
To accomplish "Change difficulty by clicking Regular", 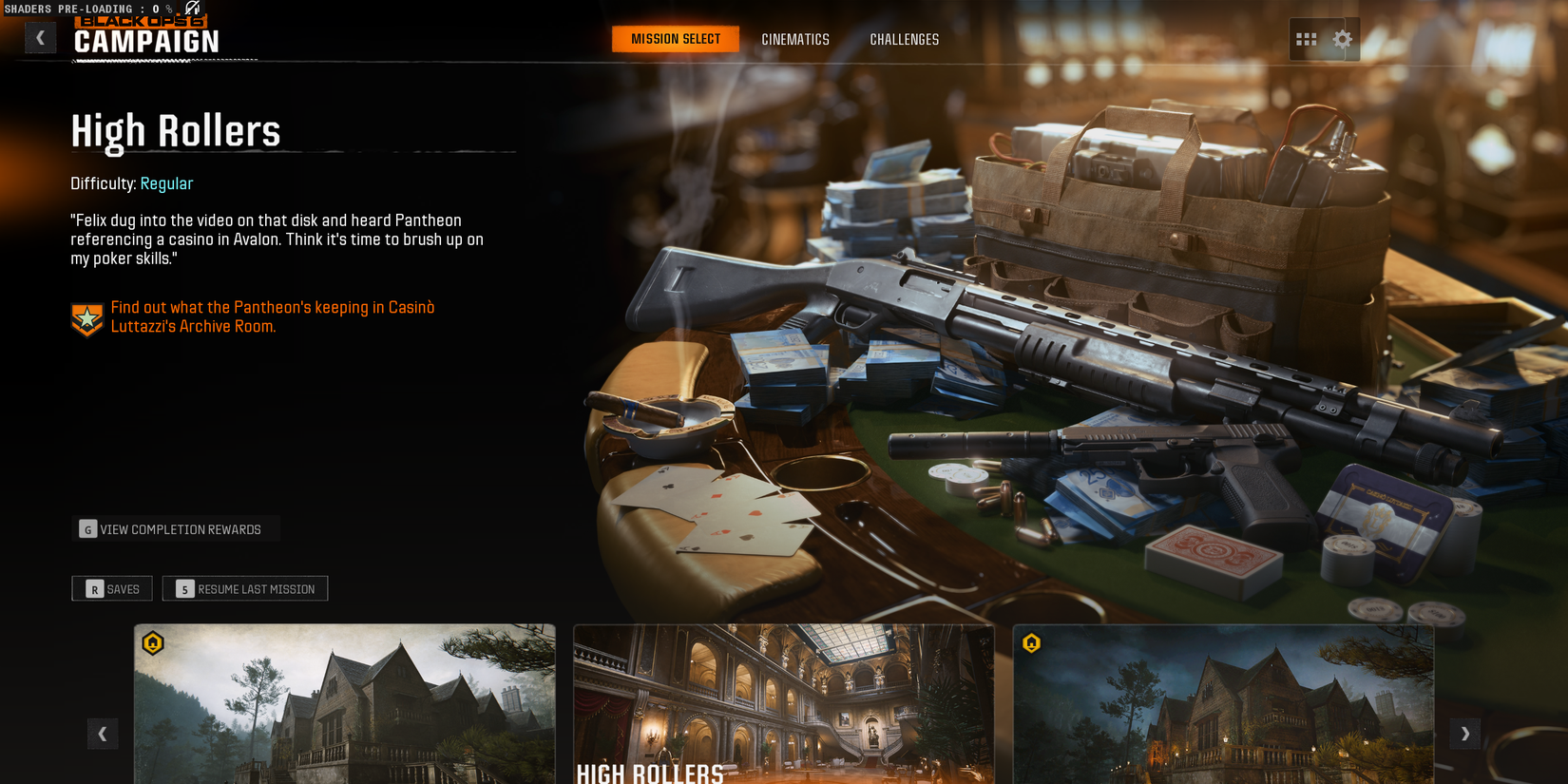I will [x=166, y=183].
